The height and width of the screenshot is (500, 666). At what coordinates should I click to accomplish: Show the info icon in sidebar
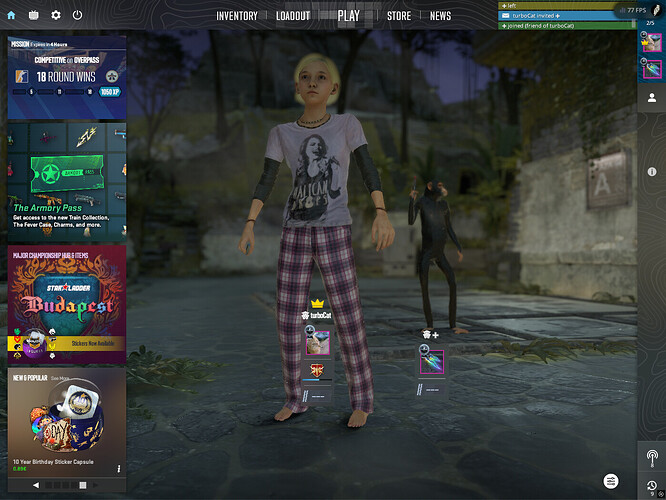pos(652,172)
